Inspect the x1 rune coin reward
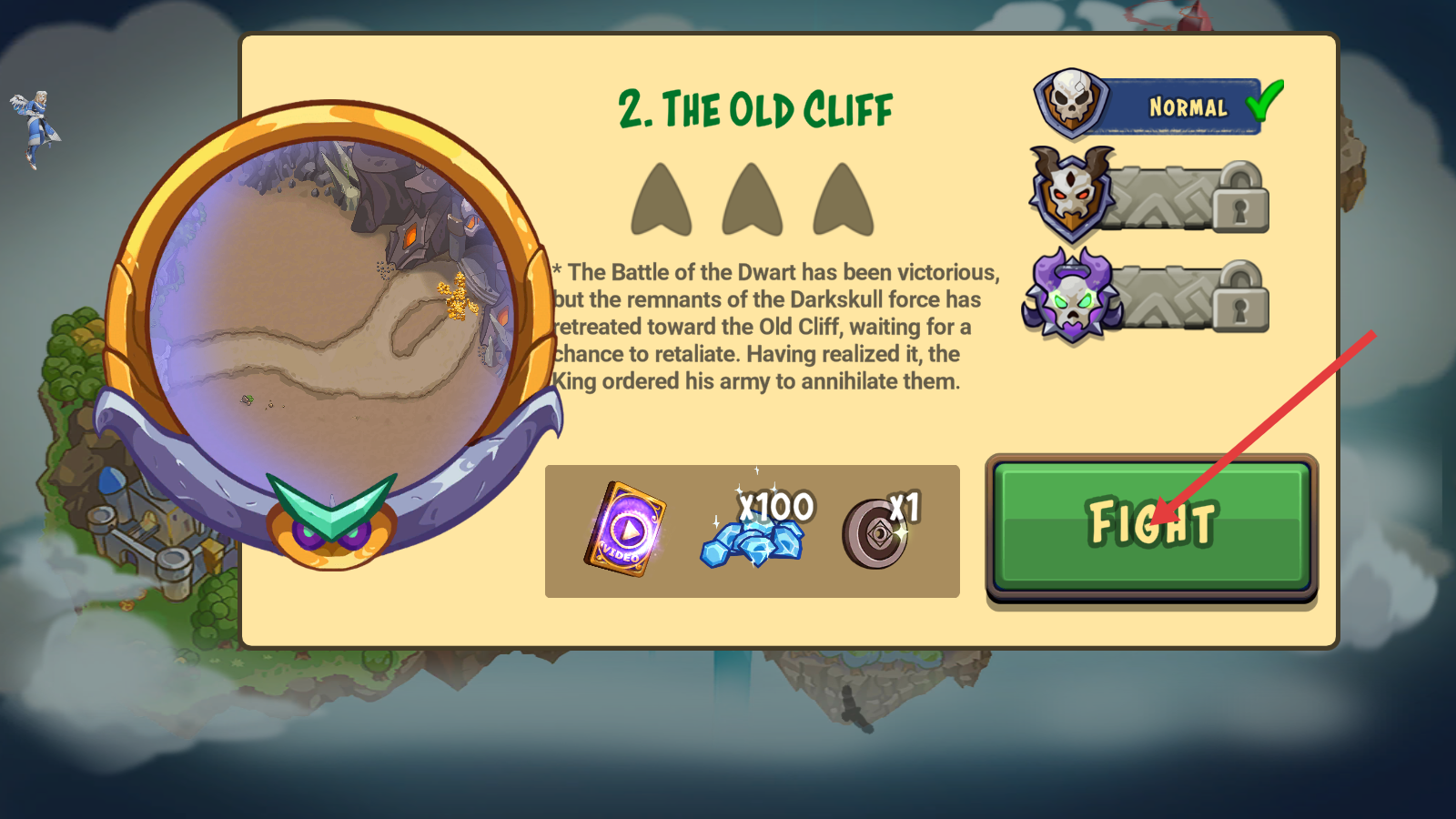 [877, 532]
